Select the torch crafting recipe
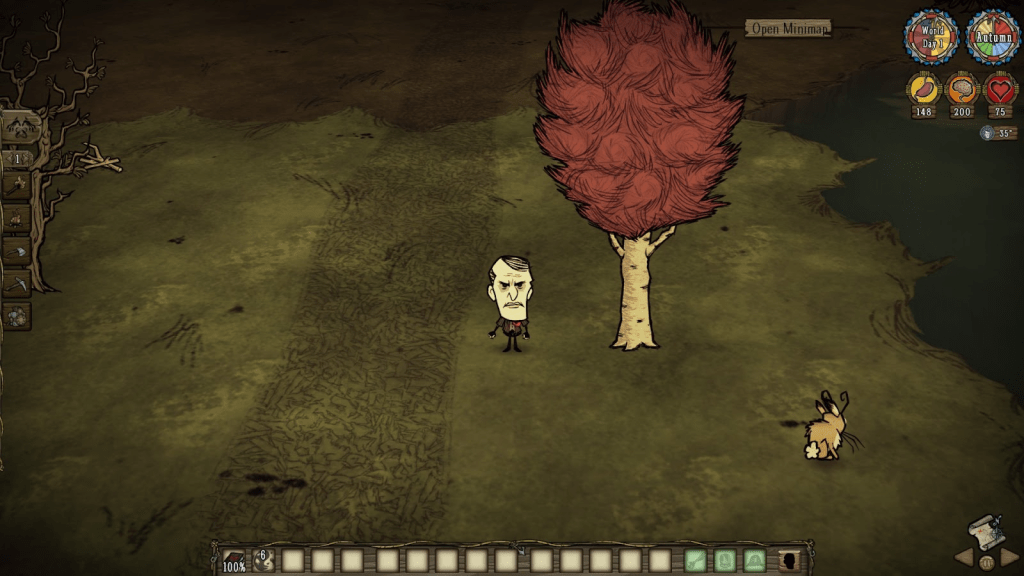 (17, 185)
